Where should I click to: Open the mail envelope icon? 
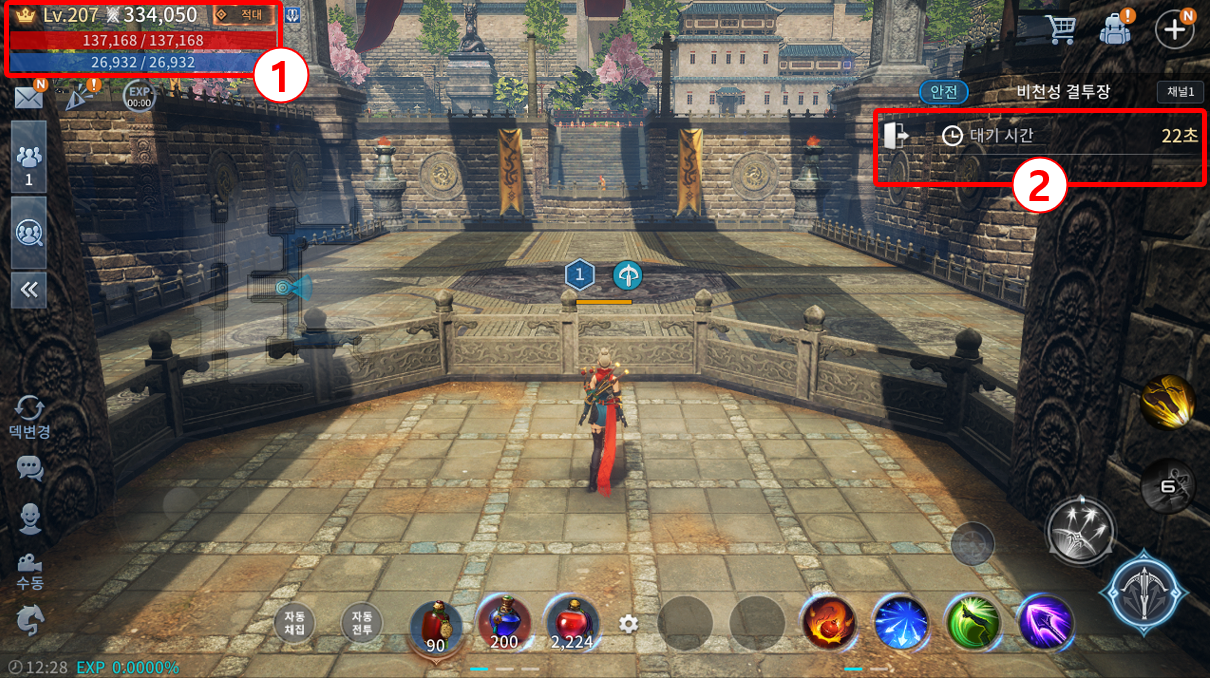[x=28, y=97]
